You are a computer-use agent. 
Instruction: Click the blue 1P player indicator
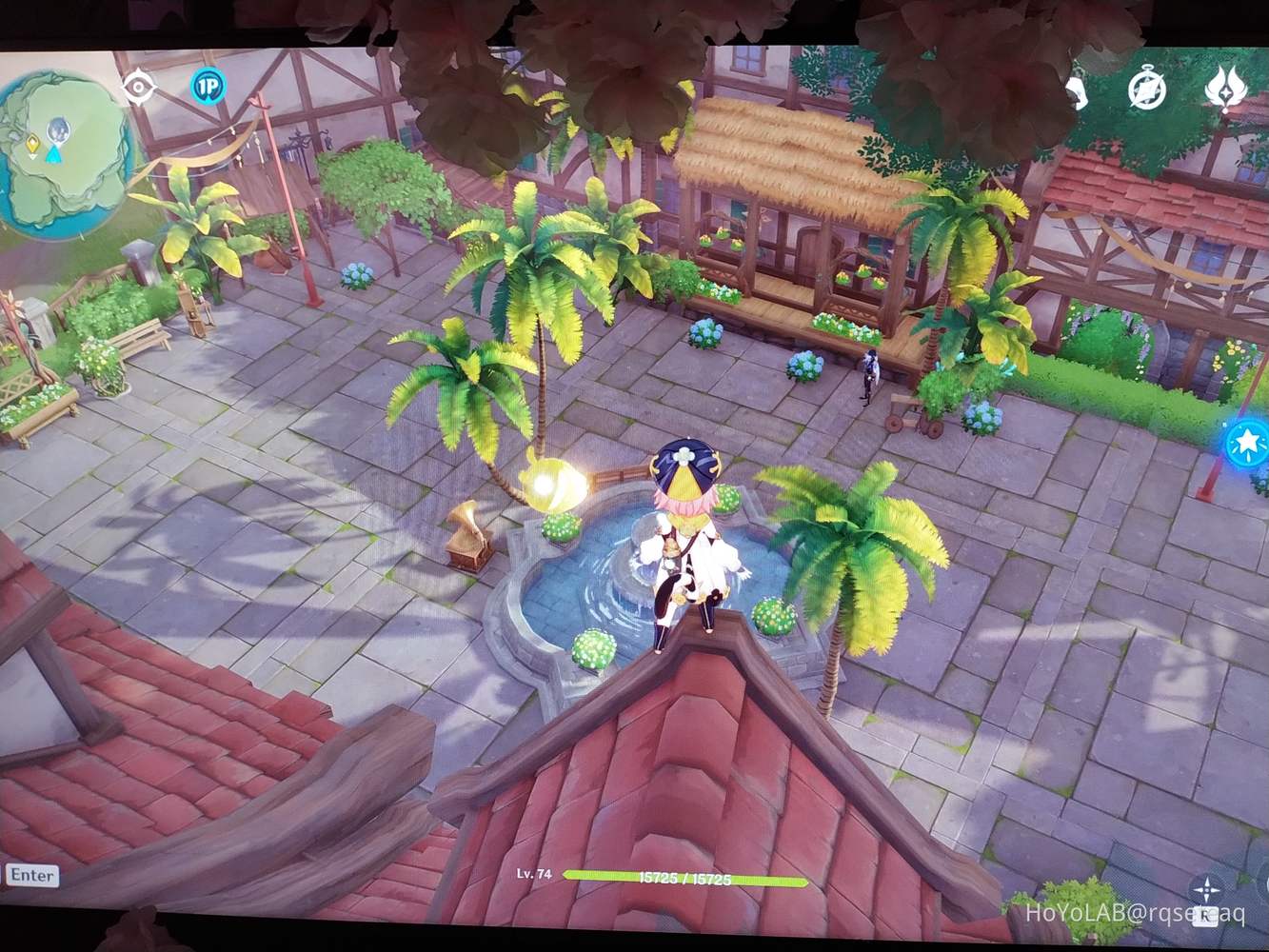[x=209, y=88]
